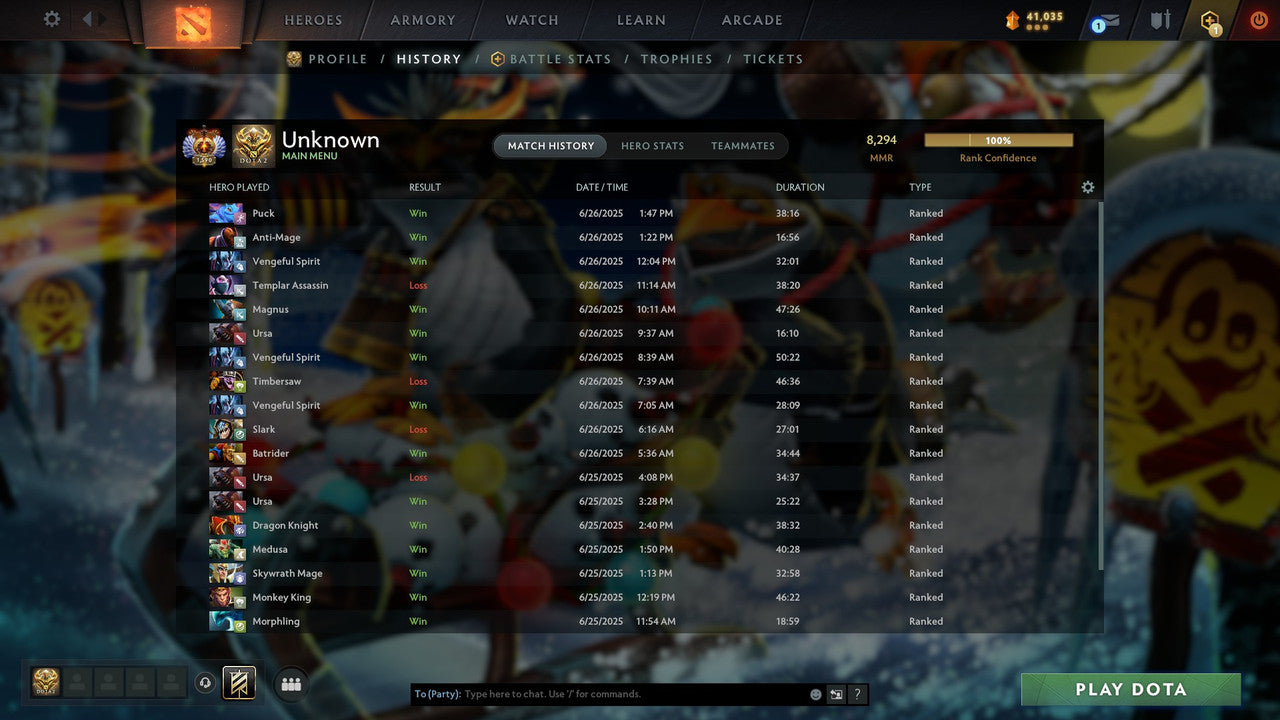Click the PLAY DOTA button
Image resolution: width=1280 pixels, height=720 pixels.
(1129, 689)
